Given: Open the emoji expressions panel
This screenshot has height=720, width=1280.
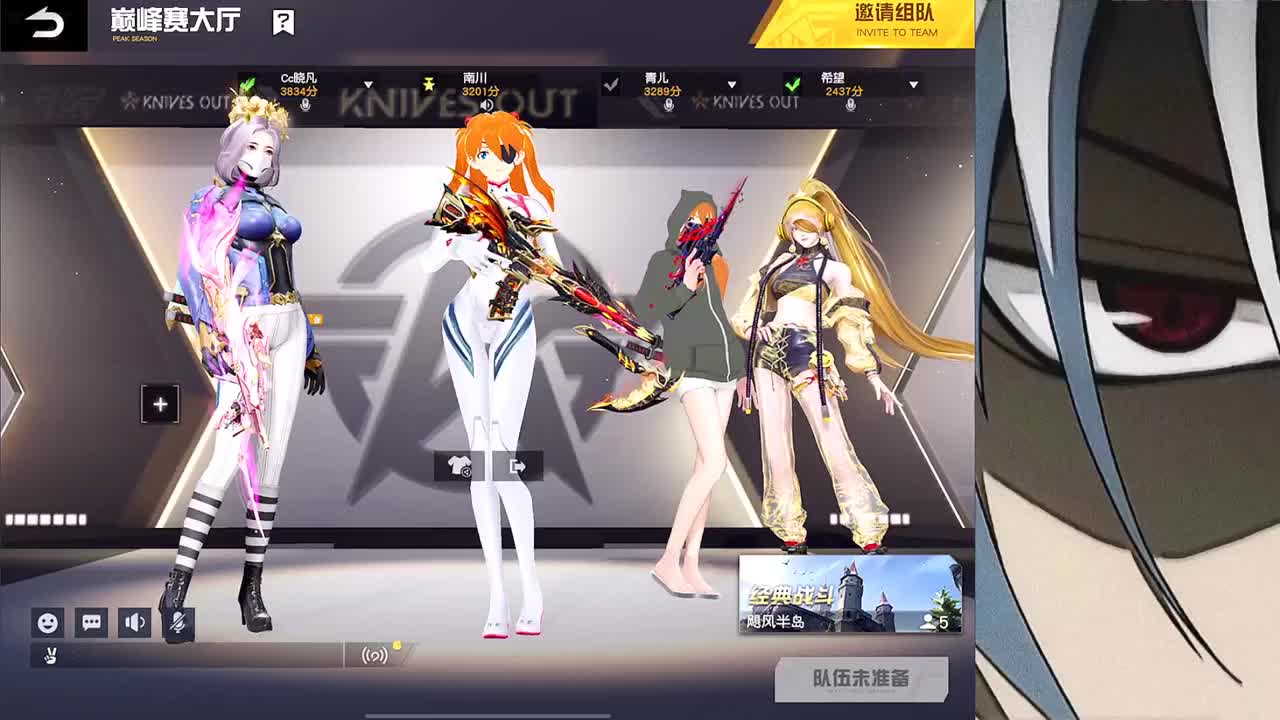Looking at the screenshot, I should (48, 623).
